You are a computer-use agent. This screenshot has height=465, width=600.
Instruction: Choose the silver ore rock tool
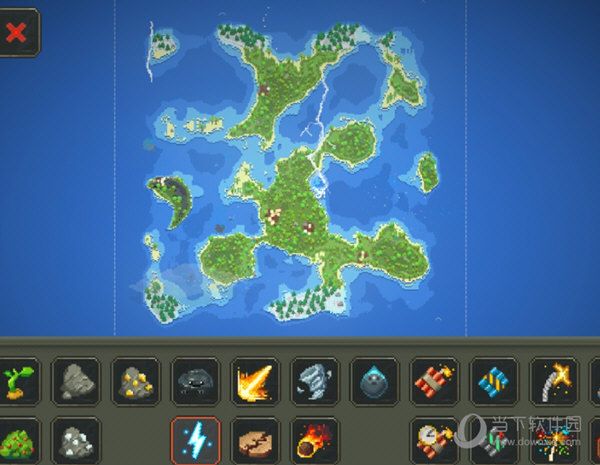pos(75,440)
